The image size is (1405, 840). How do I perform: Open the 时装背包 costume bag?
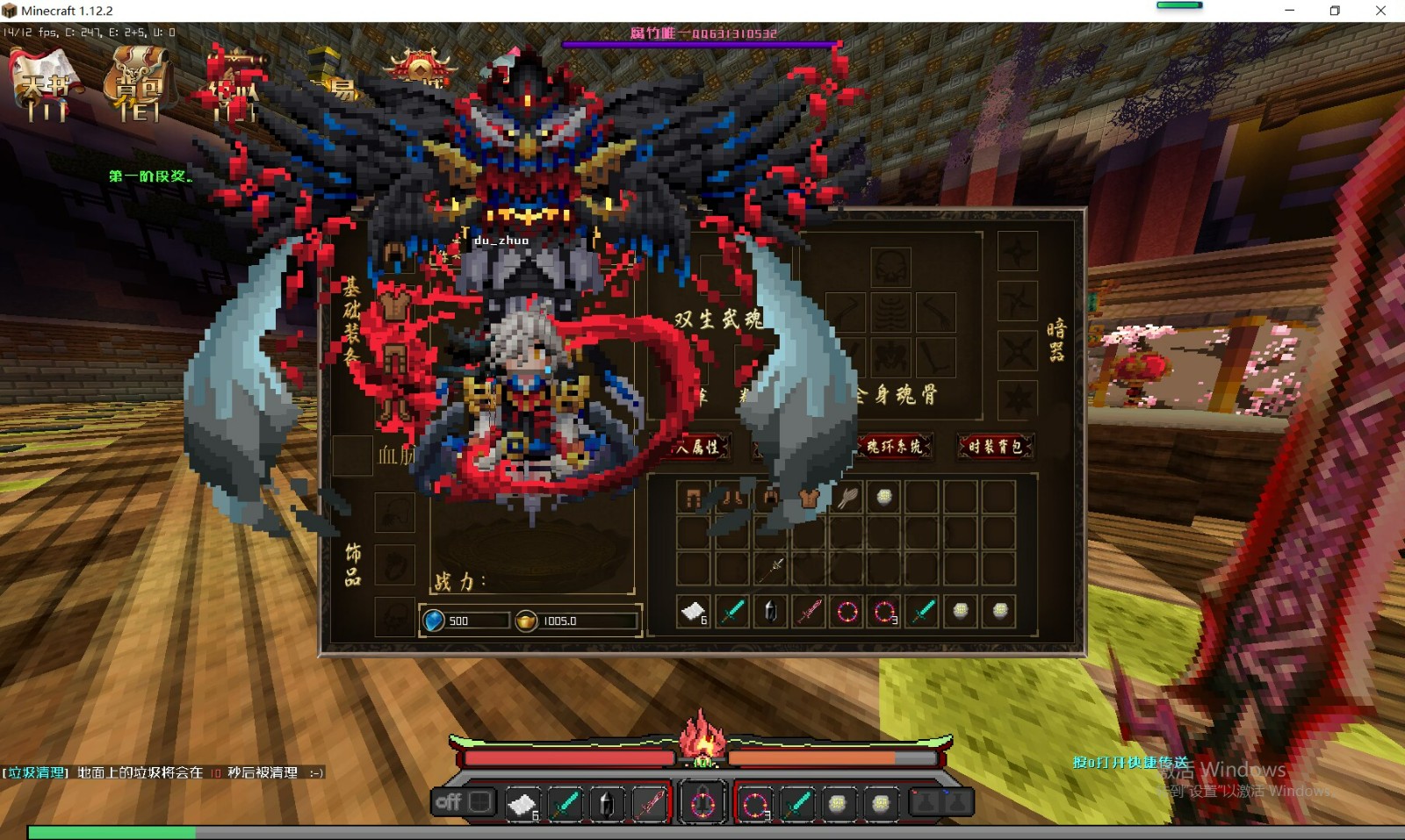[995, 446]
